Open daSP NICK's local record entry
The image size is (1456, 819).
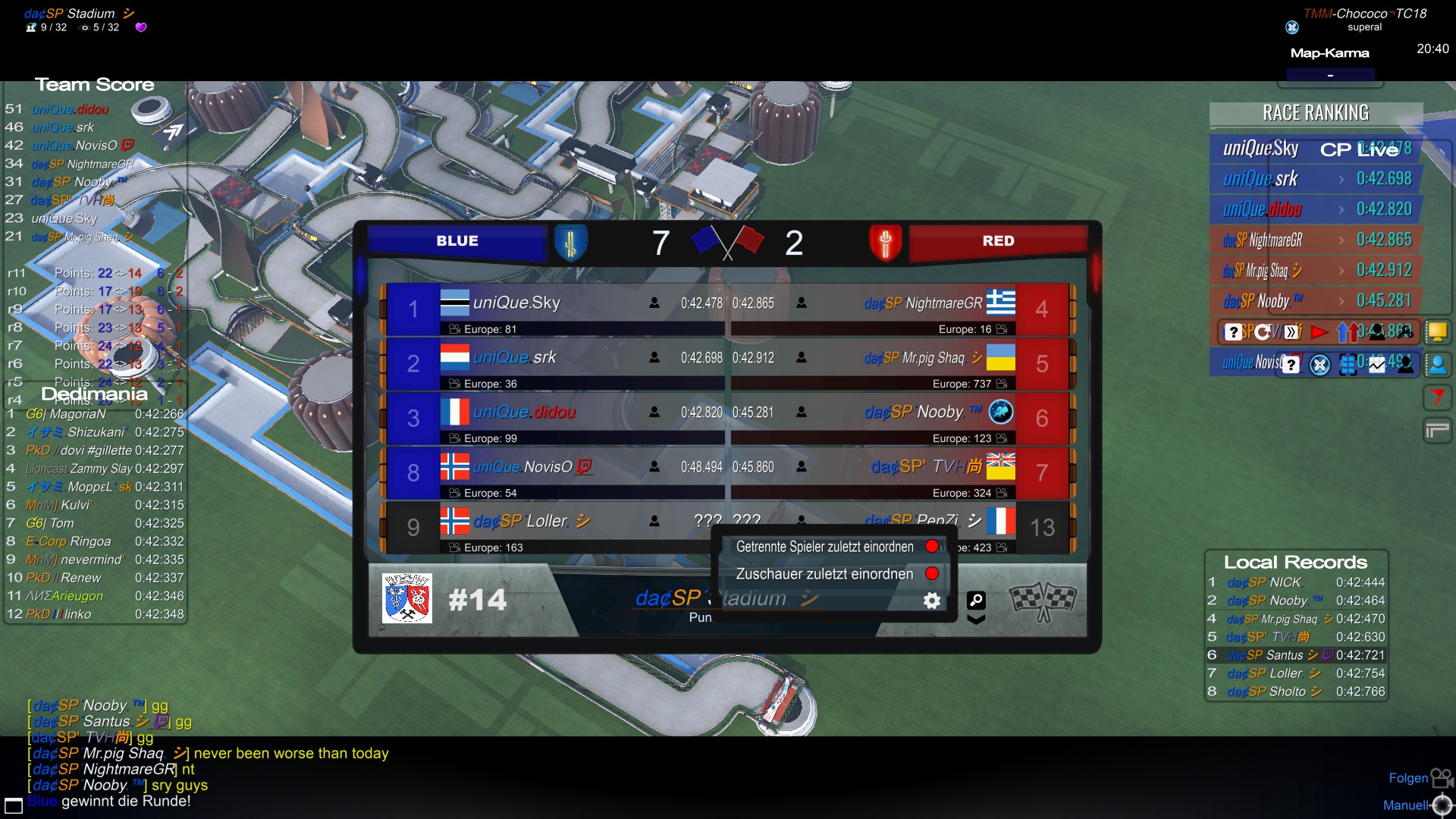coord(1295,582)
